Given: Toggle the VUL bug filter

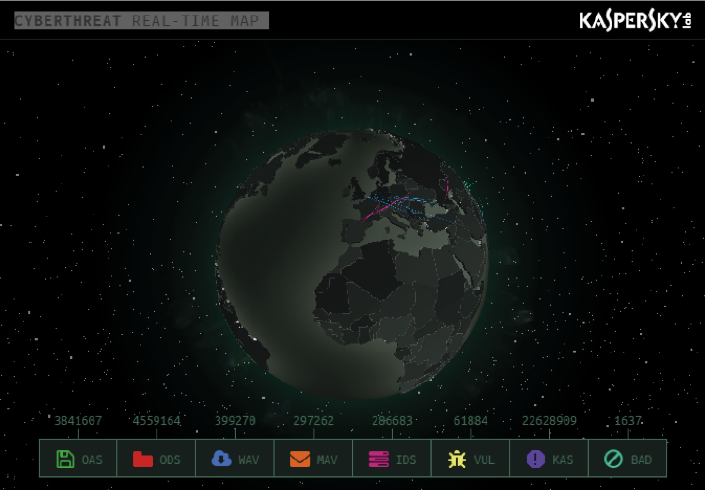Looking at the screenshot, I should pos(470,459).
